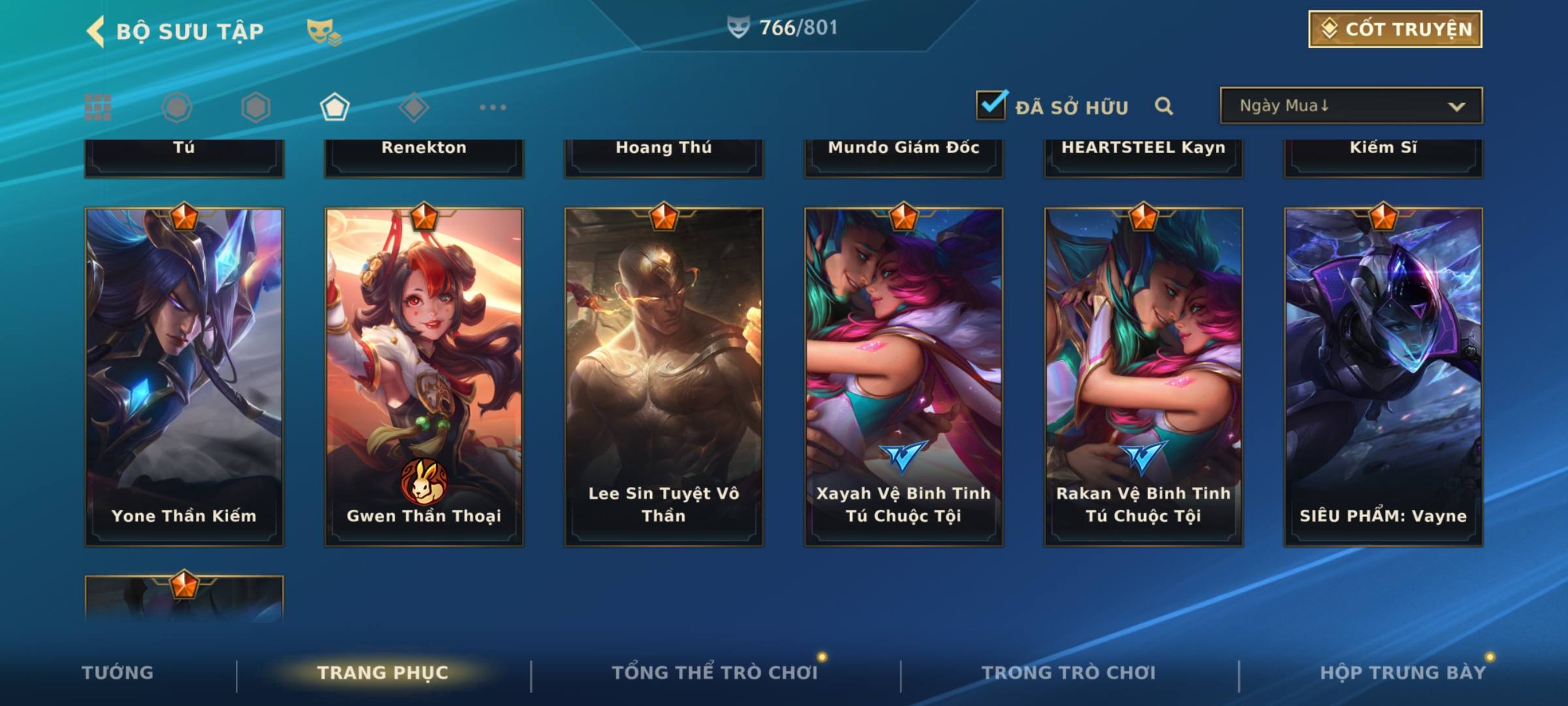Viewport: 1568px width, 706px height.
Task: Open the Hộp Trưng Bày tab
Action: pos(1403,673)
